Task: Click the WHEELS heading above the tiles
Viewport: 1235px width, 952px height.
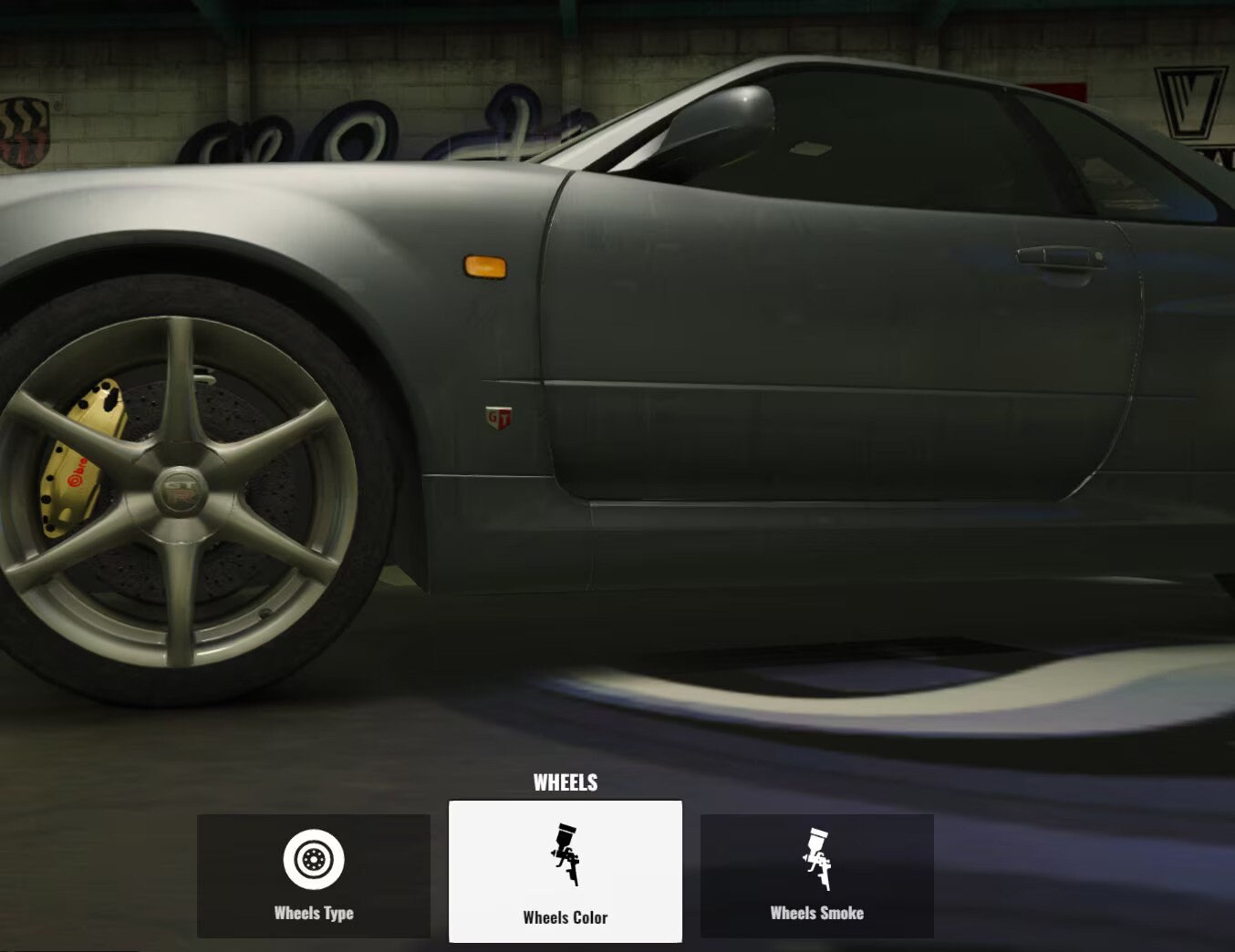Action: coord(566,781)
